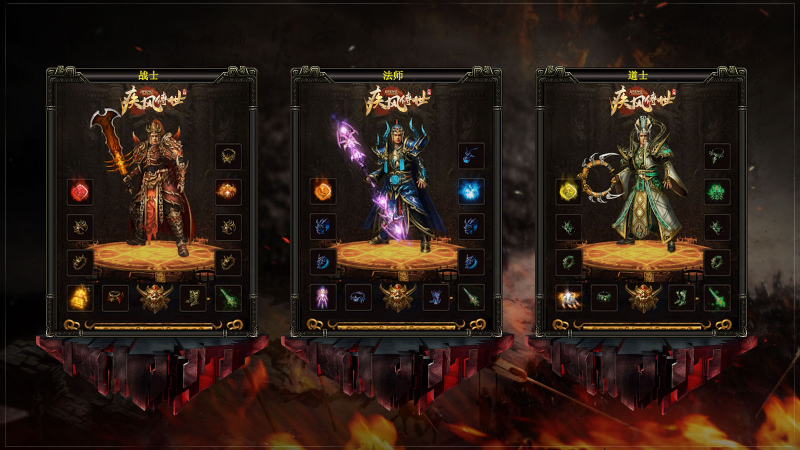Click the taoist's demon skull emblem
The width and height of the screenshot is (800, 450).
(x=643, y=297)
